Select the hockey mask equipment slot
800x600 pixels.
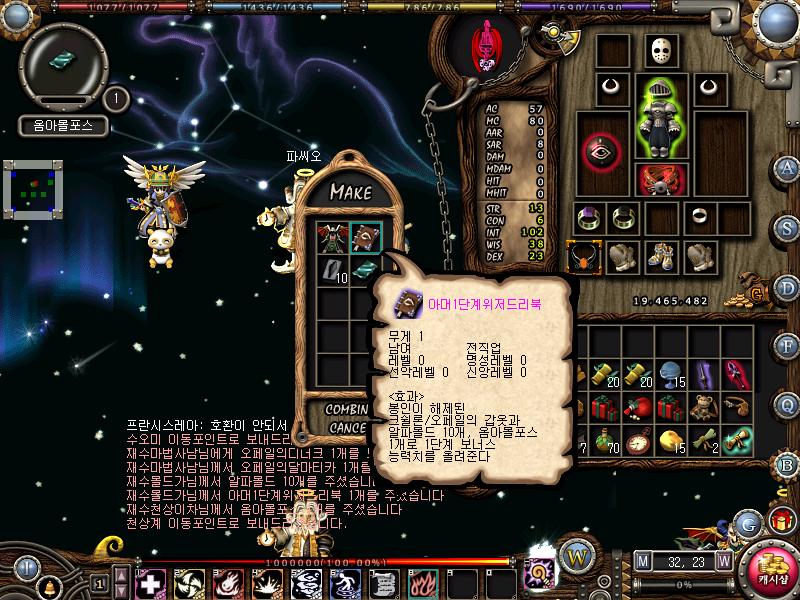point(658,51)
